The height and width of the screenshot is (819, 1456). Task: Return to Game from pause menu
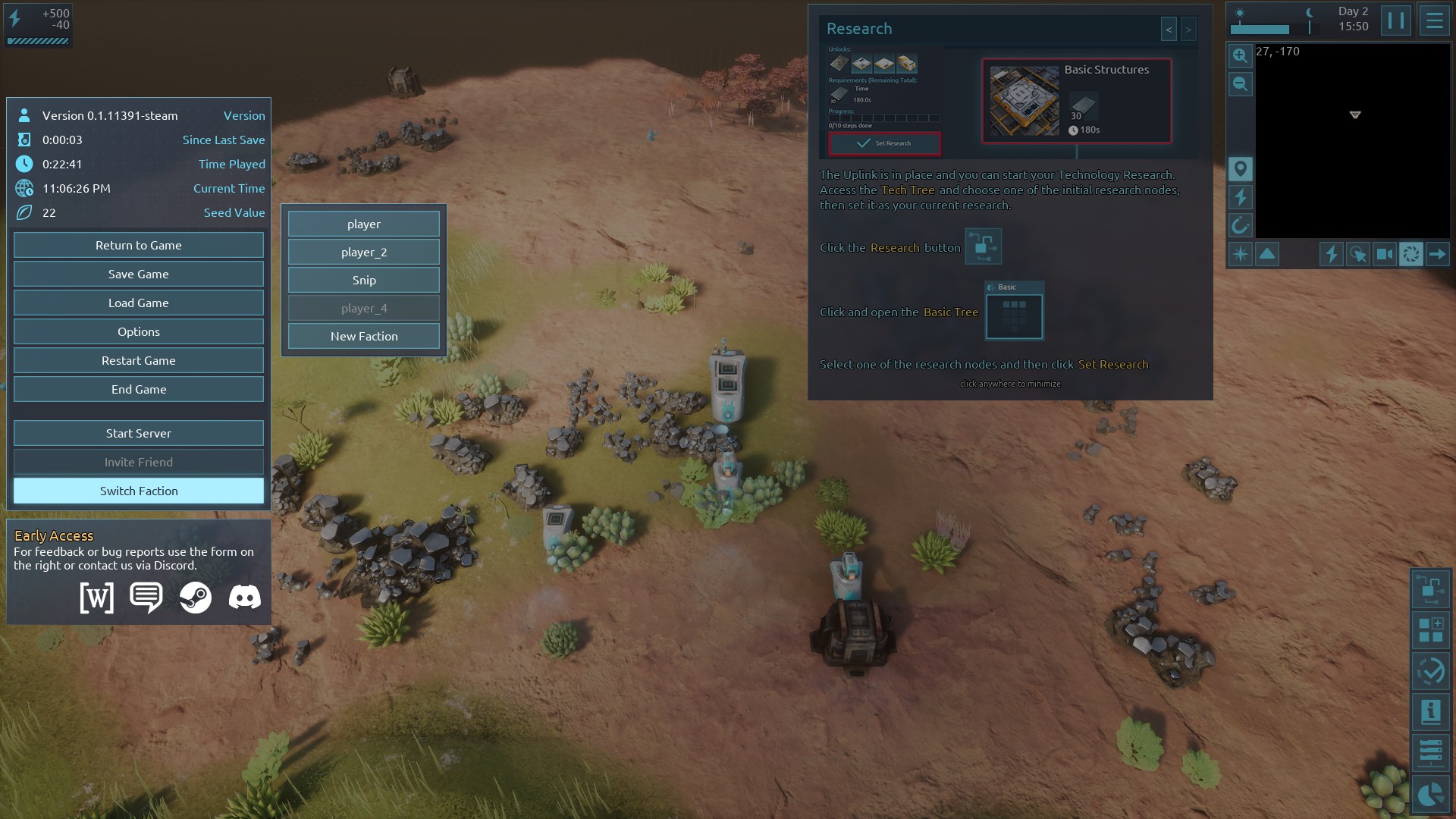point(139,245)
